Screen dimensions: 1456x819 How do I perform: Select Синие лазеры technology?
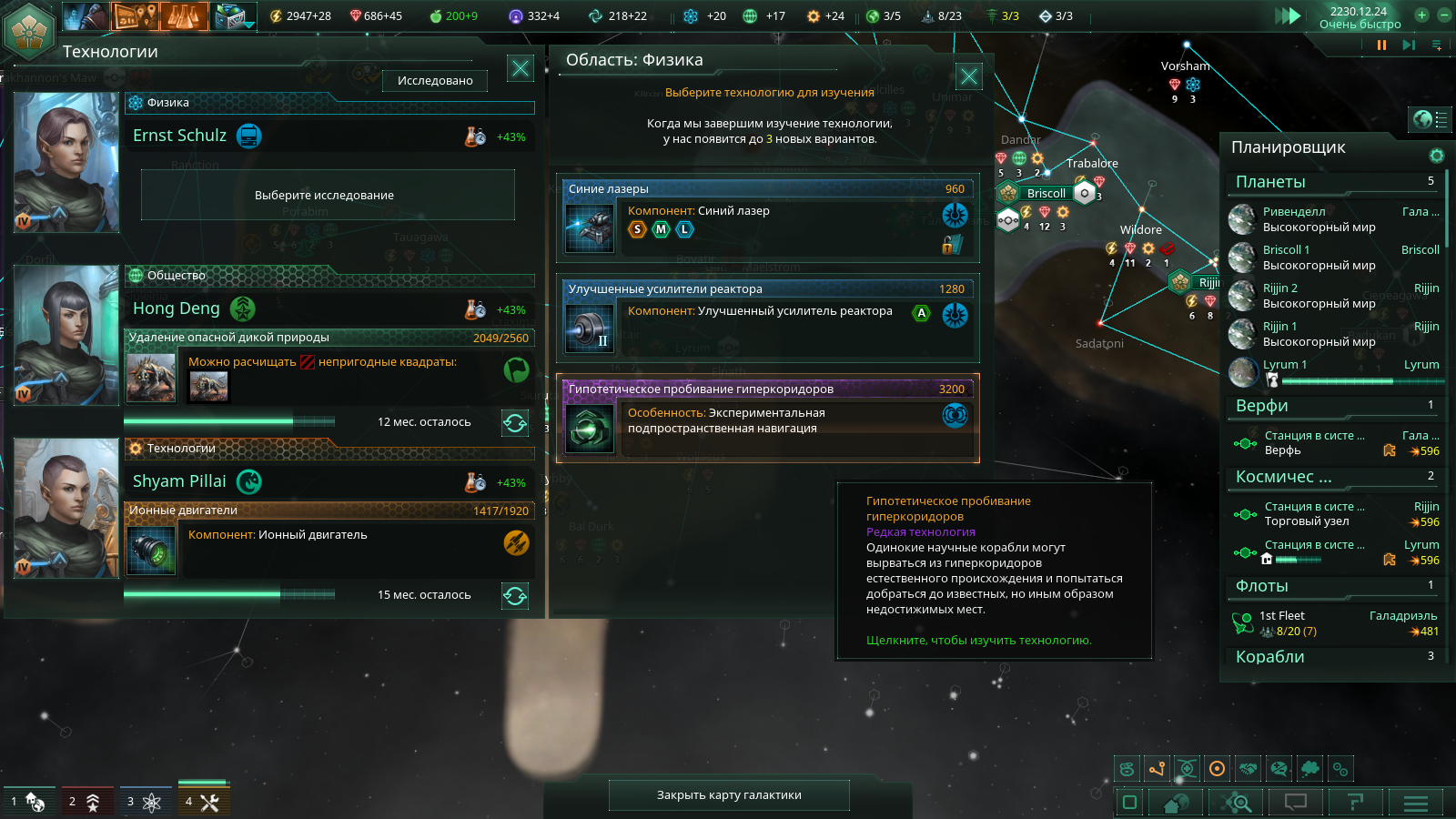coord(767,218)
